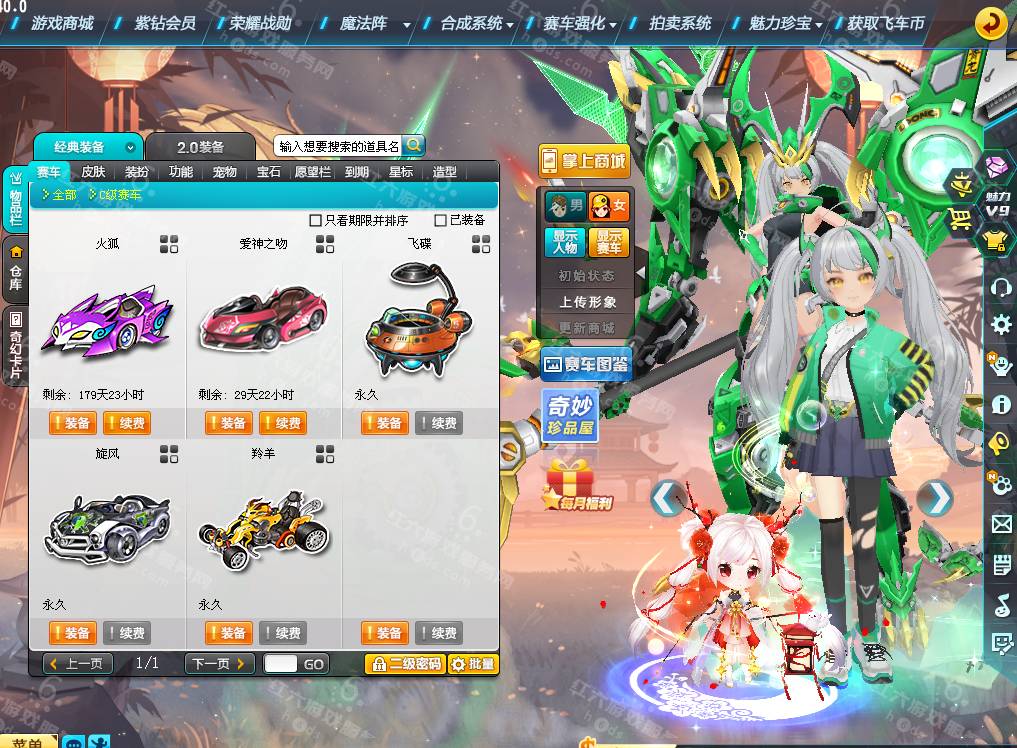Renew the 火狐 car with 续费
1017x748 pixels.
126,423
